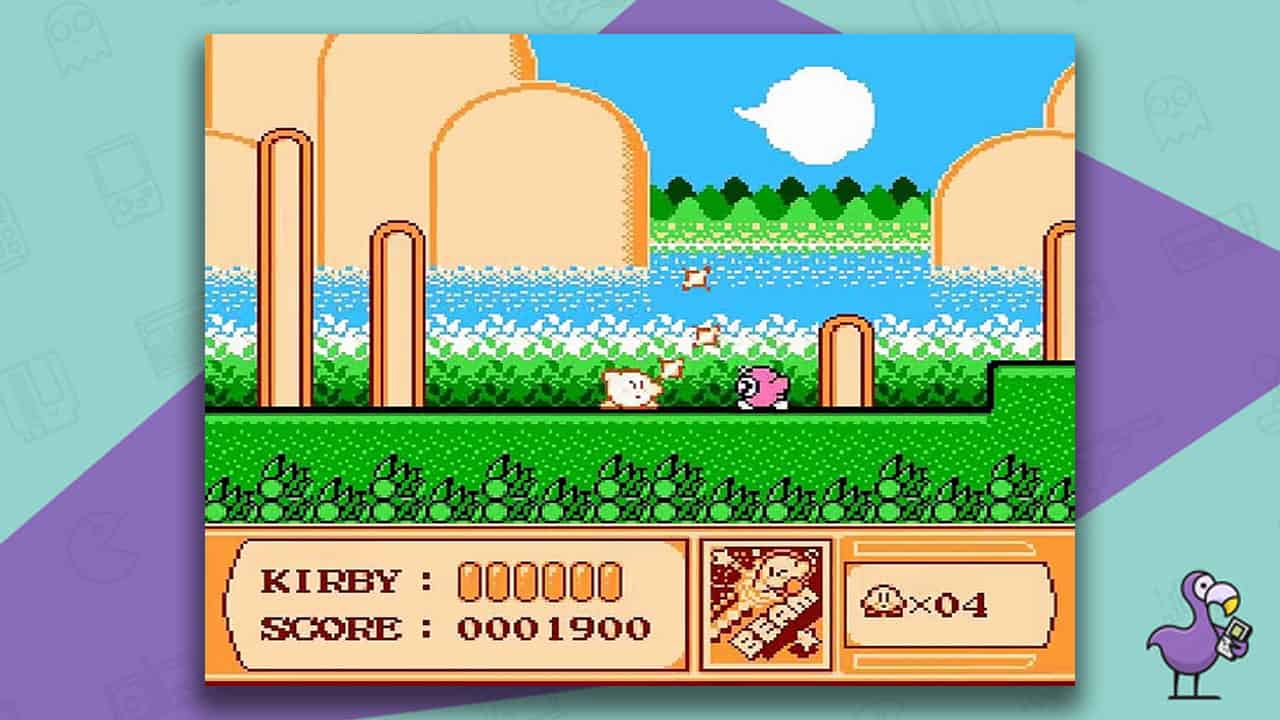Click the white Kirby sprite on the grass

pos(628,390)
